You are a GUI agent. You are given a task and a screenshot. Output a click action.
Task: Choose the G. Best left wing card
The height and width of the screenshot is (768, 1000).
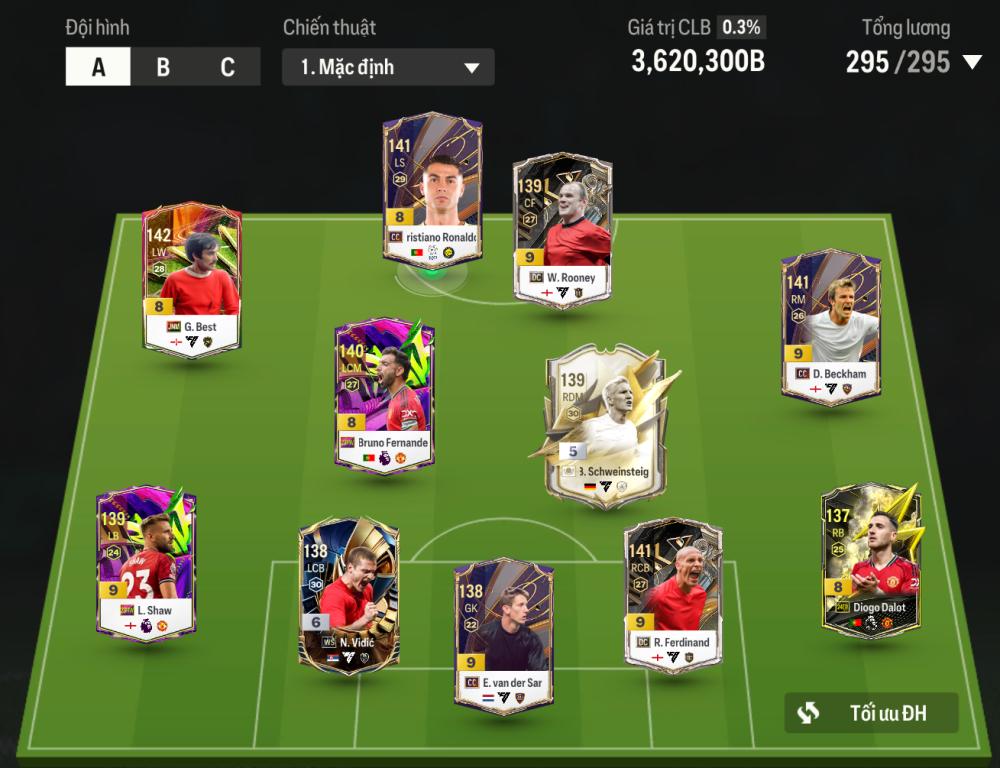(191, 280)
